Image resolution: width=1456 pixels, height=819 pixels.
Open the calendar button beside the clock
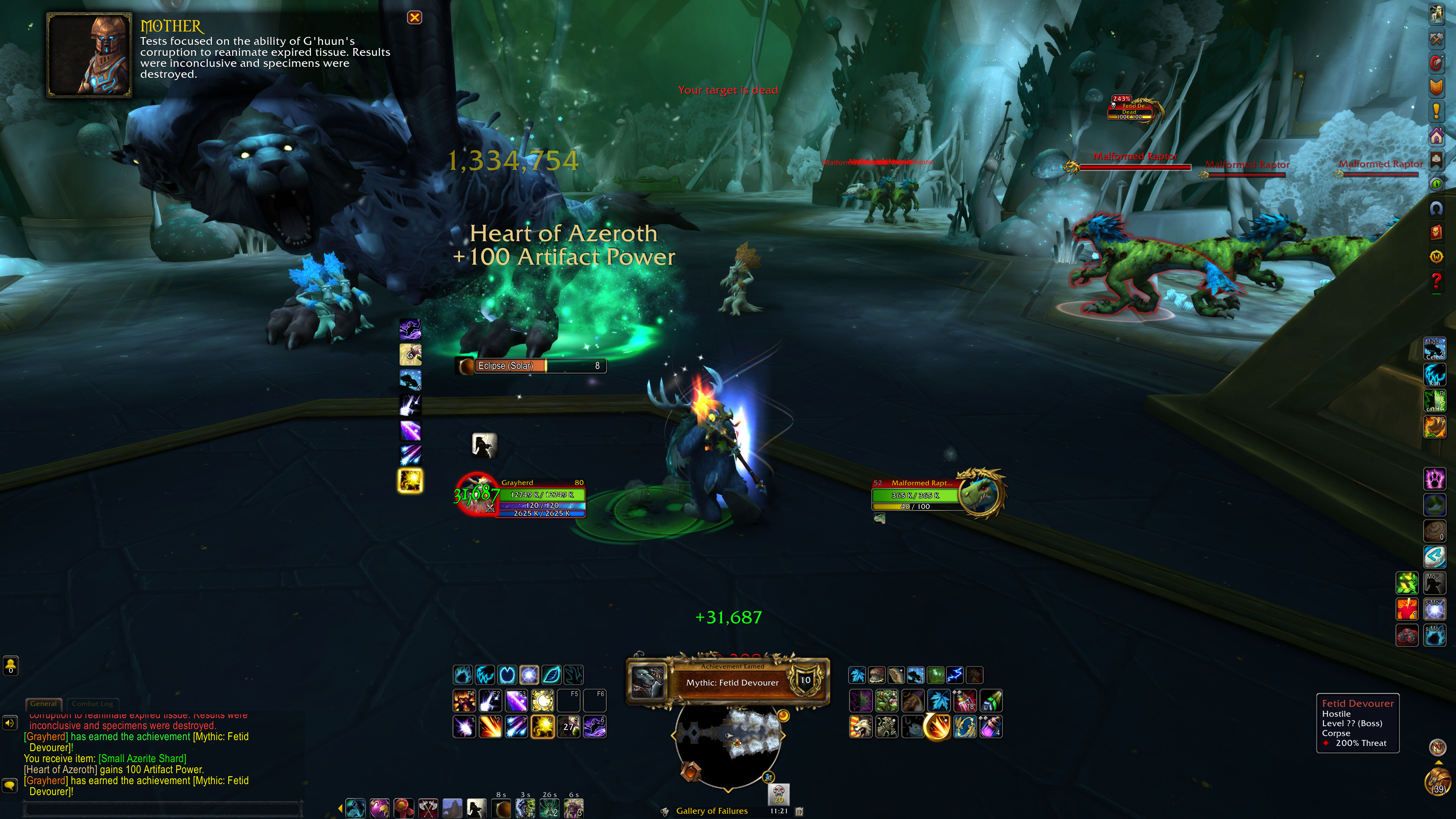click(x=799, y=811)
